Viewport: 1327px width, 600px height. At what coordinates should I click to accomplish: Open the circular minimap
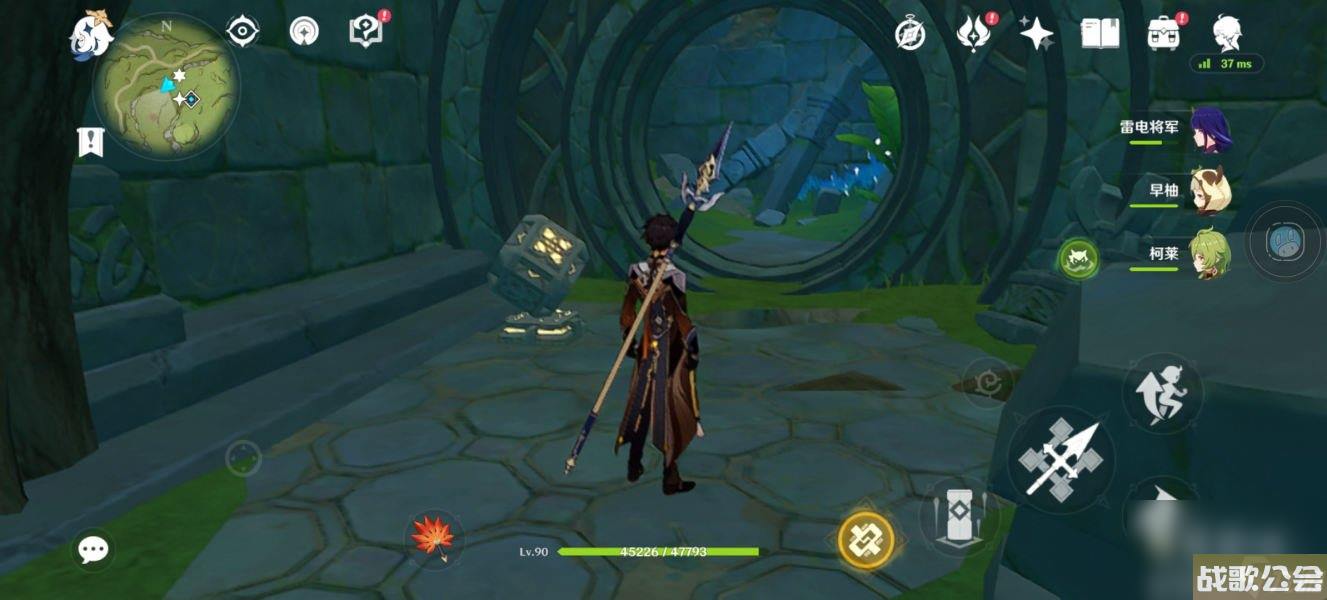[x=166, y=88]
